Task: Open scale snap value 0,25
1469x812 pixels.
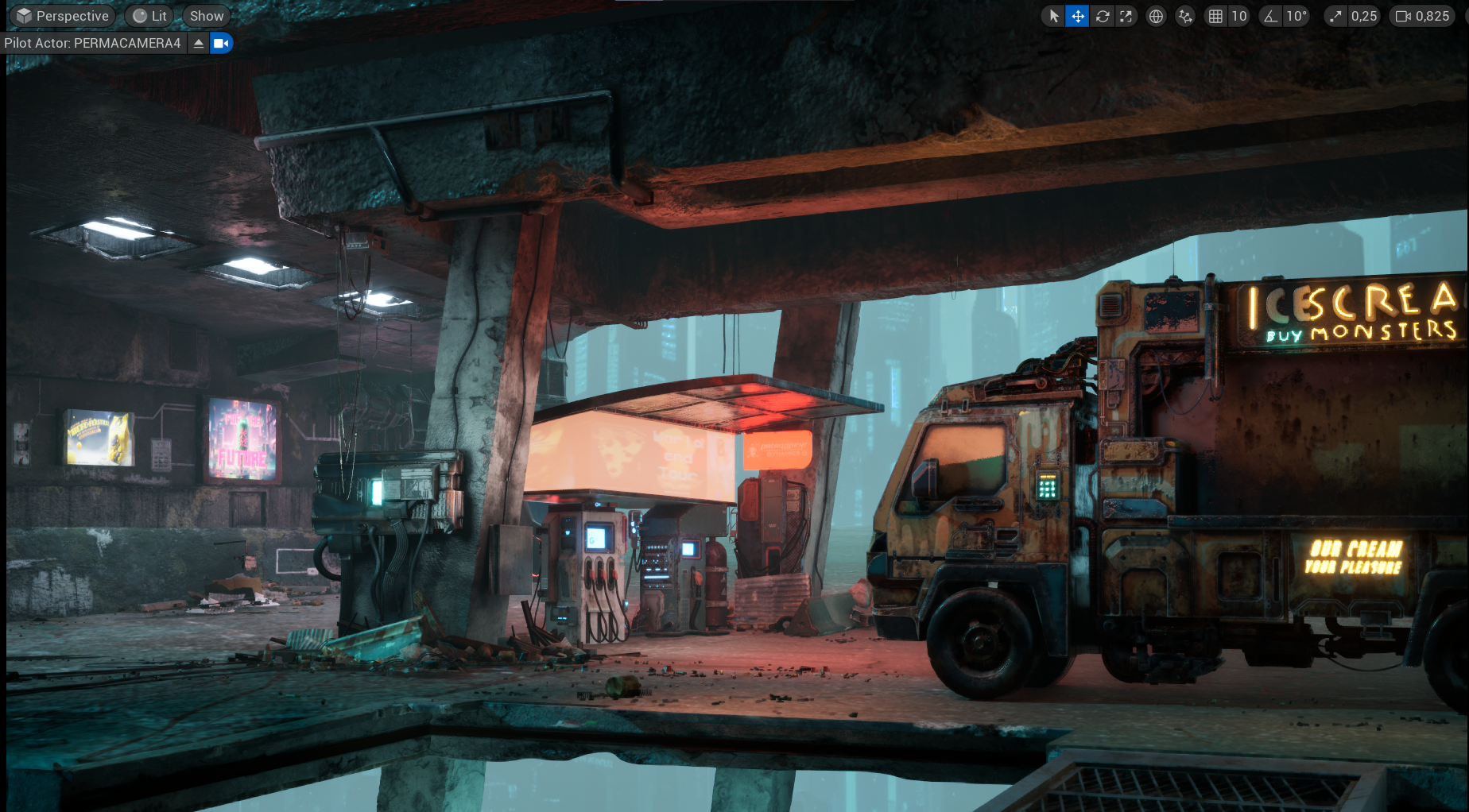Action: 1363,16
